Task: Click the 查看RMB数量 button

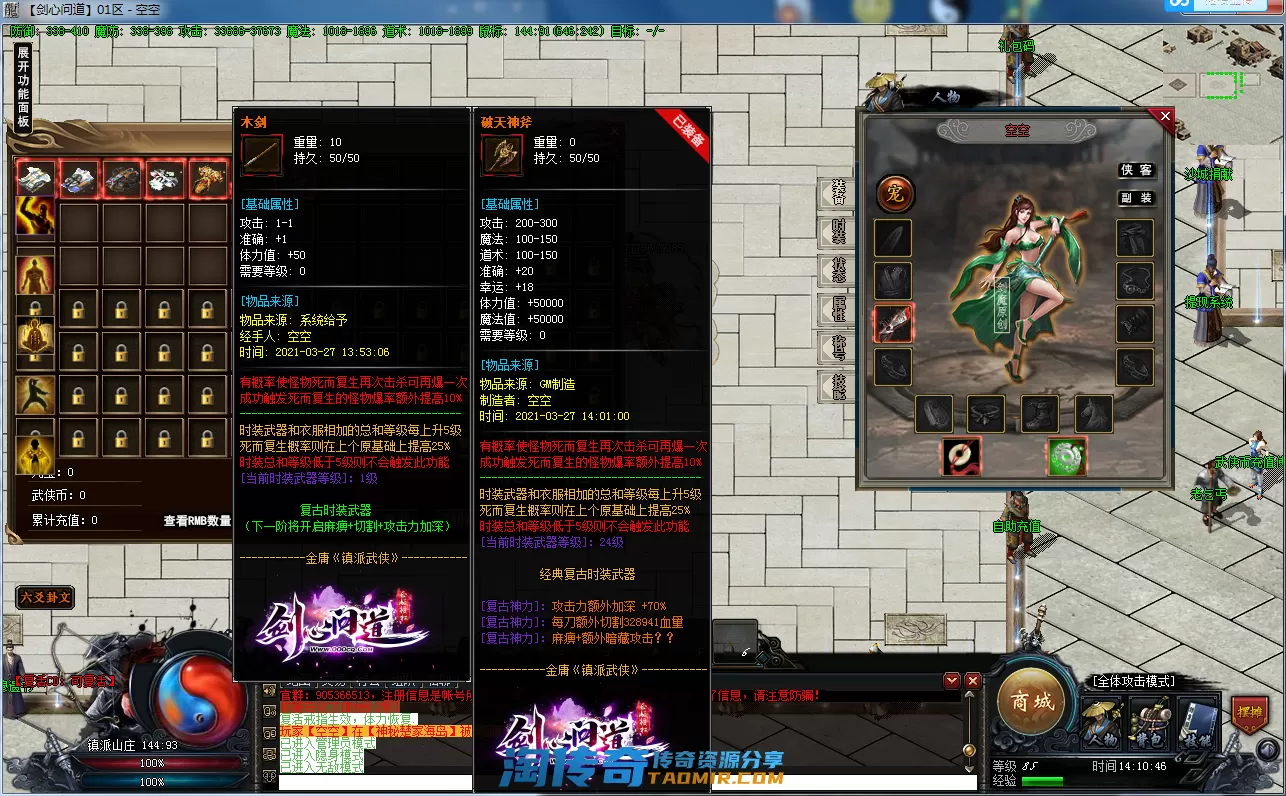Action: tap(197, 521)
